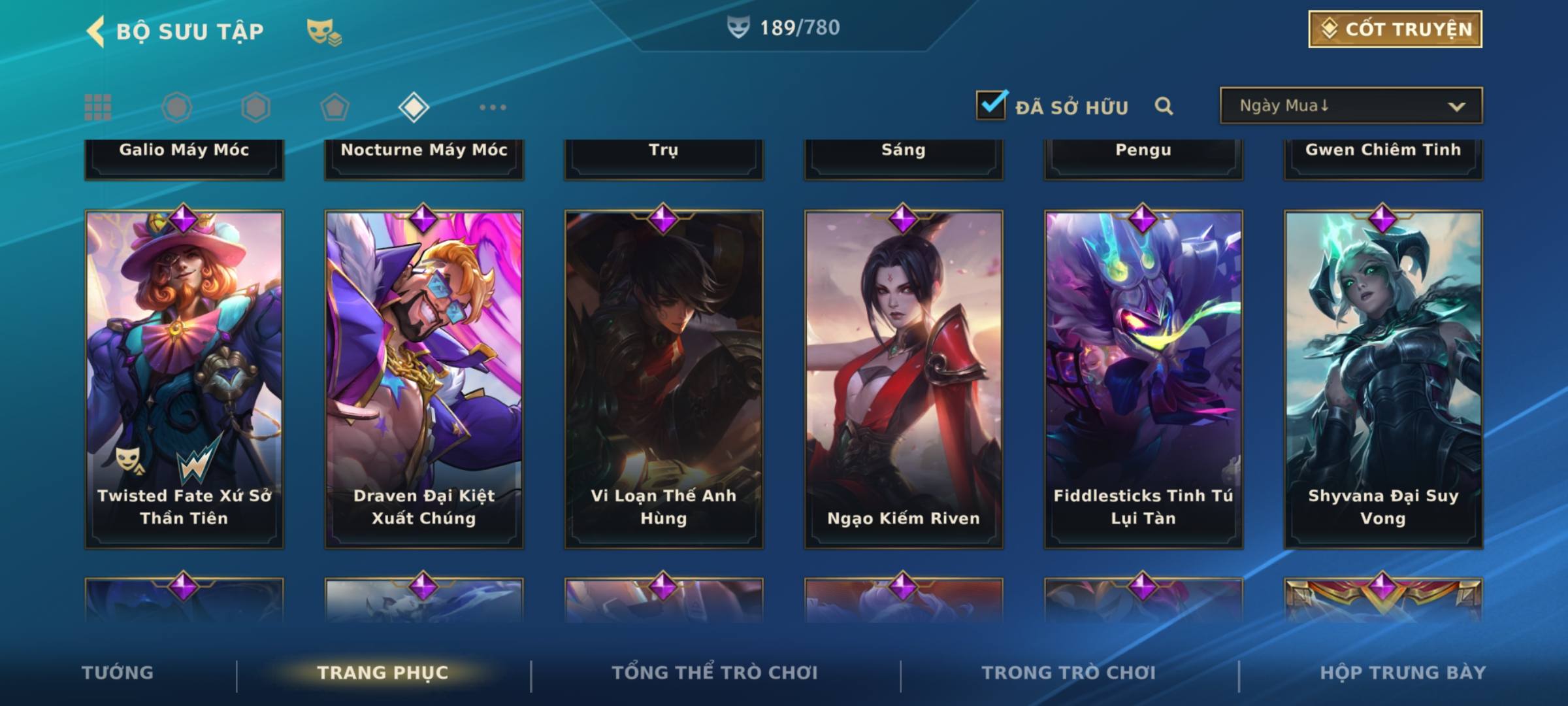
Task: Open Draven Đại Kiệt Xuất Chúng skin
Action: click(x=424, y=379)
